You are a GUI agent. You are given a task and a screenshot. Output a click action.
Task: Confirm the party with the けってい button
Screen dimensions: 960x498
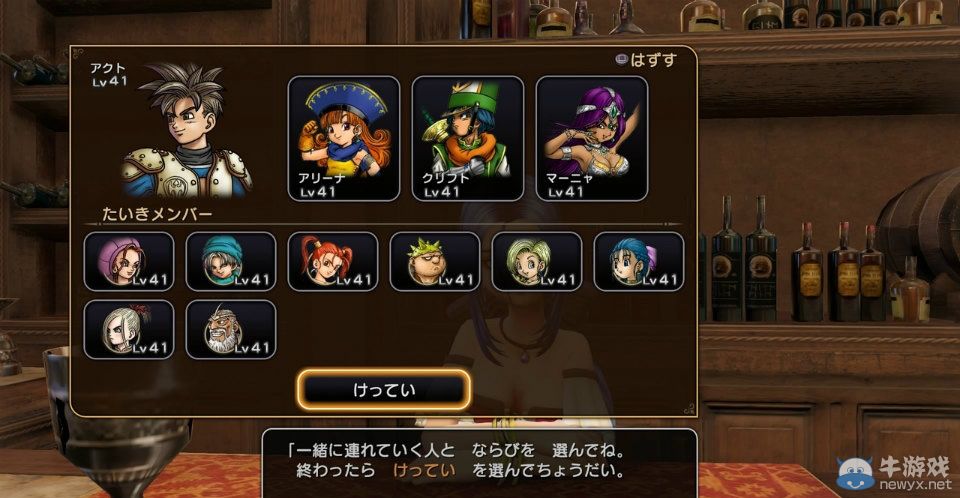coord(385,389)
